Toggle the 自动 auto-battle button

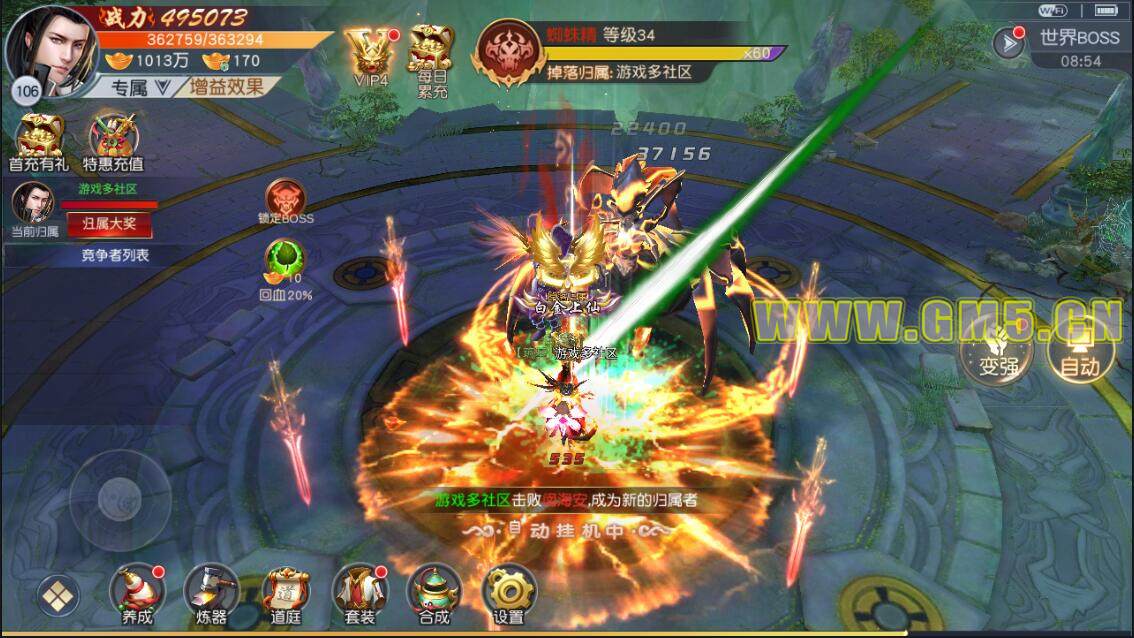tap(1079, 354)
